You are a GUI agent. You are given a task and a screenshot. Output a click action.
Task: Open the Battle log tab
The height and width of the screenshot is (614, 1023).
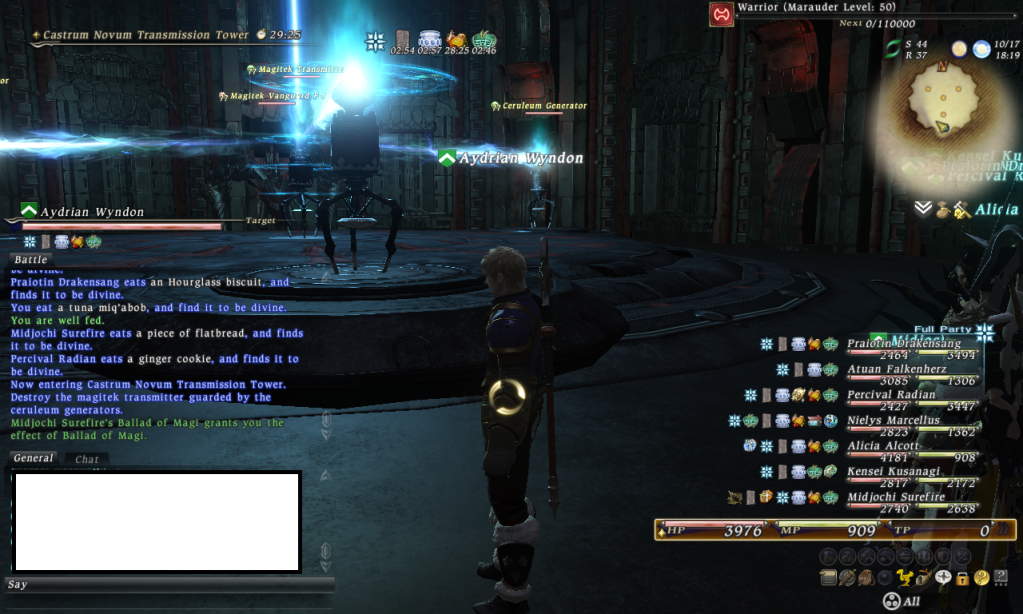coord(30,260)
